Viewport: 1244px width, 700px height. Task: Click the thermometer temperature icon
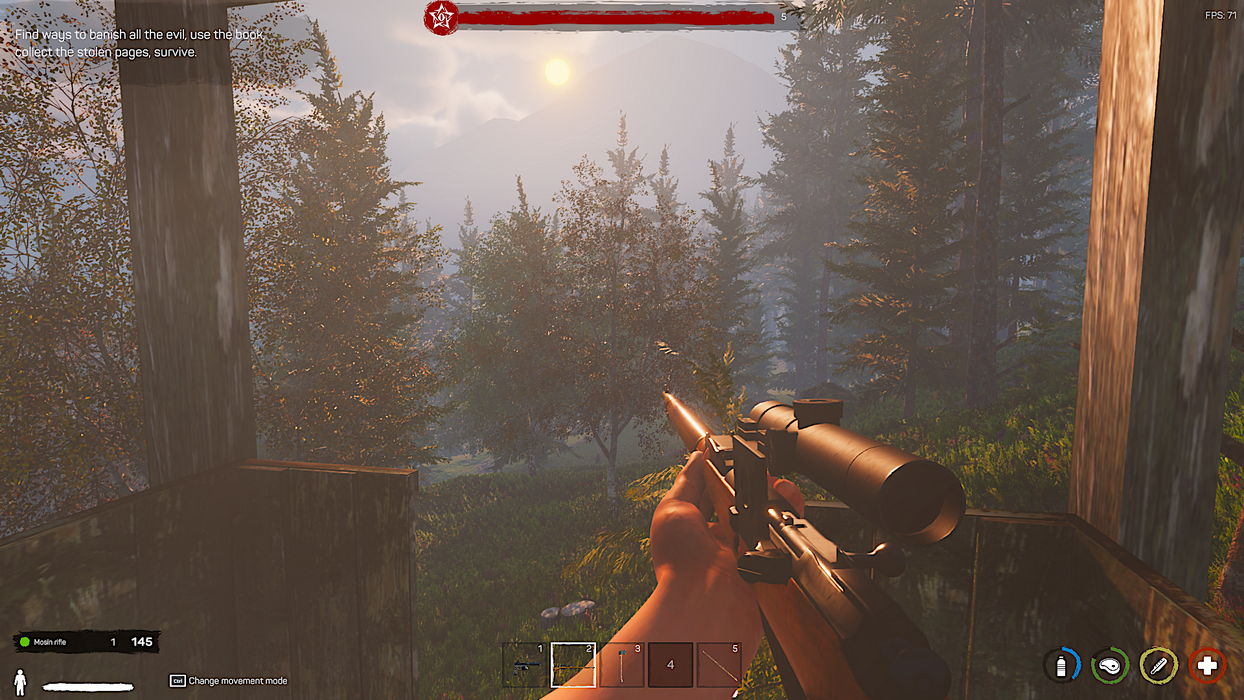click(x=1158, y=665)
